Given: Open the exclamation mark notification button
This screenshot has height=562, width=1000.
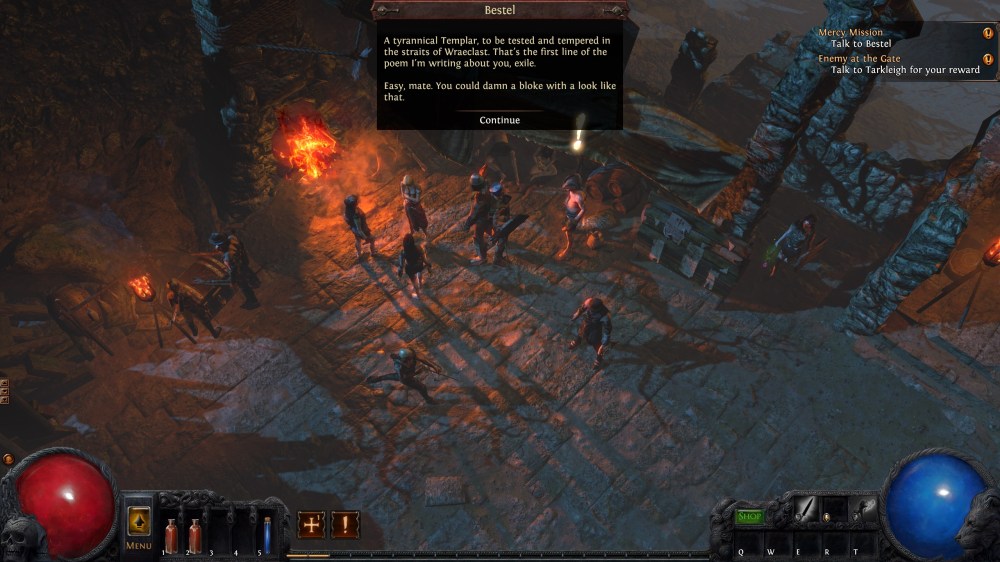Looking at the screenshot, I should (345, 524).
